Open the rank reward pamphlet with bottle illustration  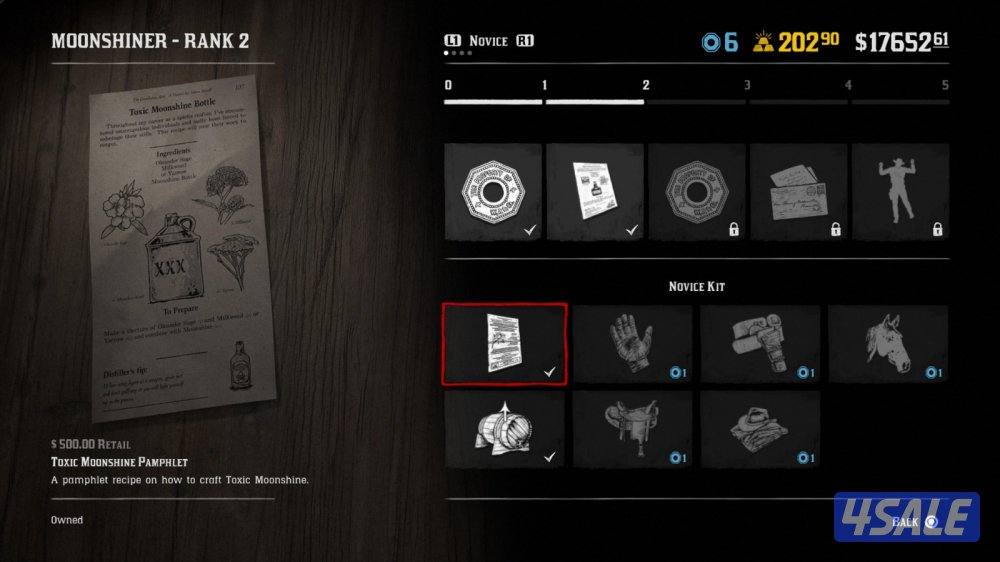595,191
